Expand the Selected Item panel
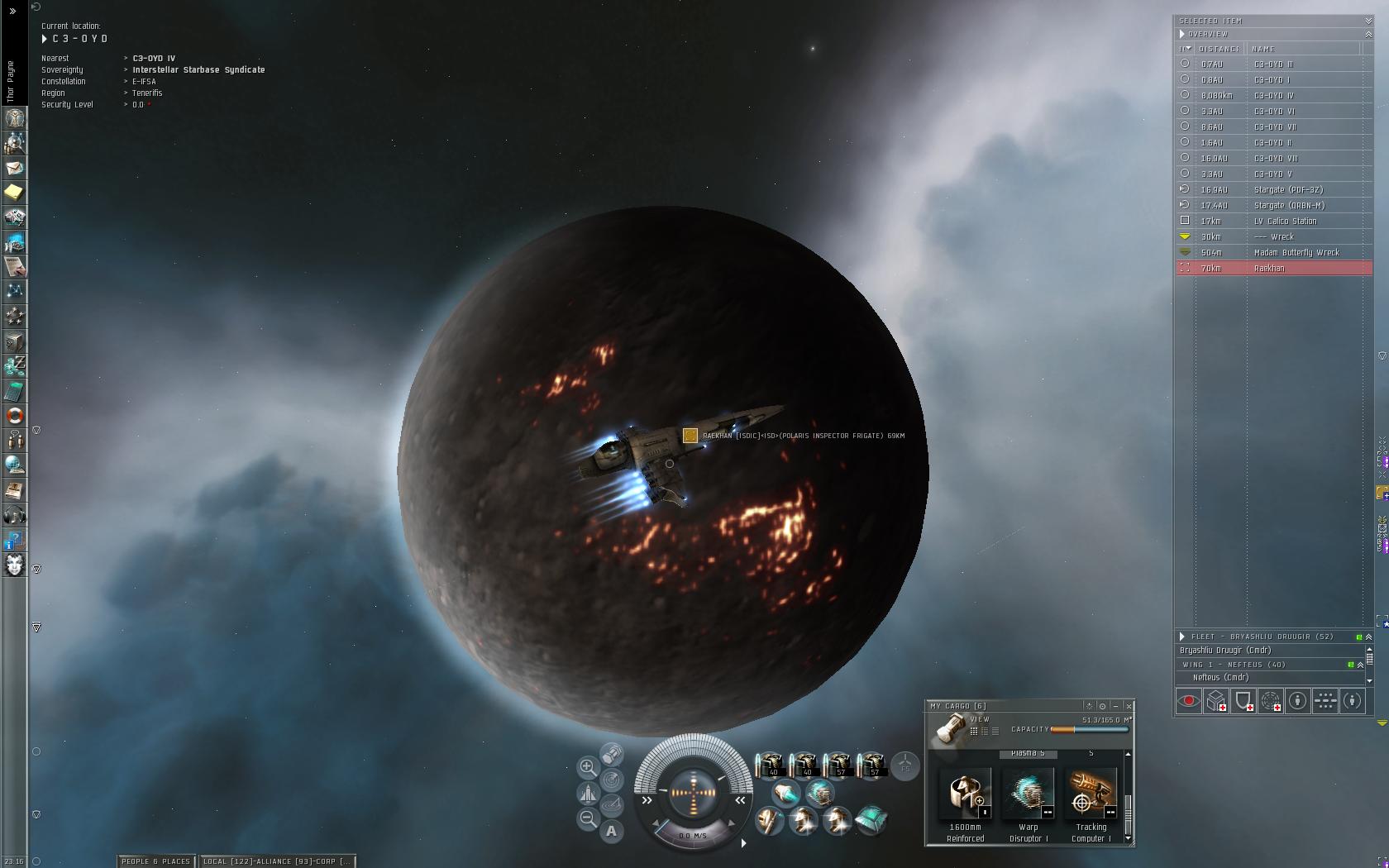 click(1368, 21)
